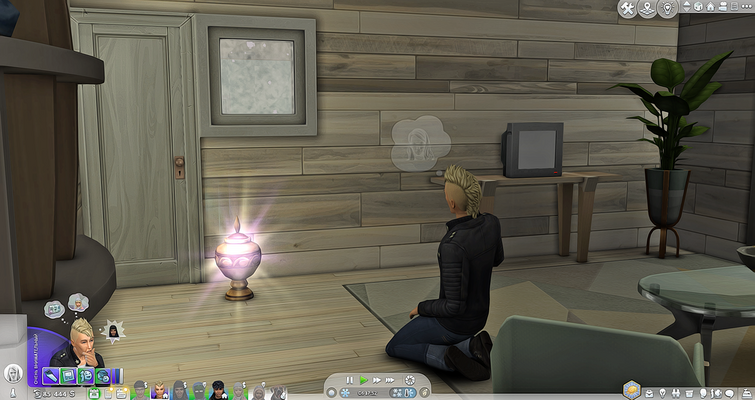755x400 pixels.
Task: Set game speed to ultra speed
Action: pos(390,380)
